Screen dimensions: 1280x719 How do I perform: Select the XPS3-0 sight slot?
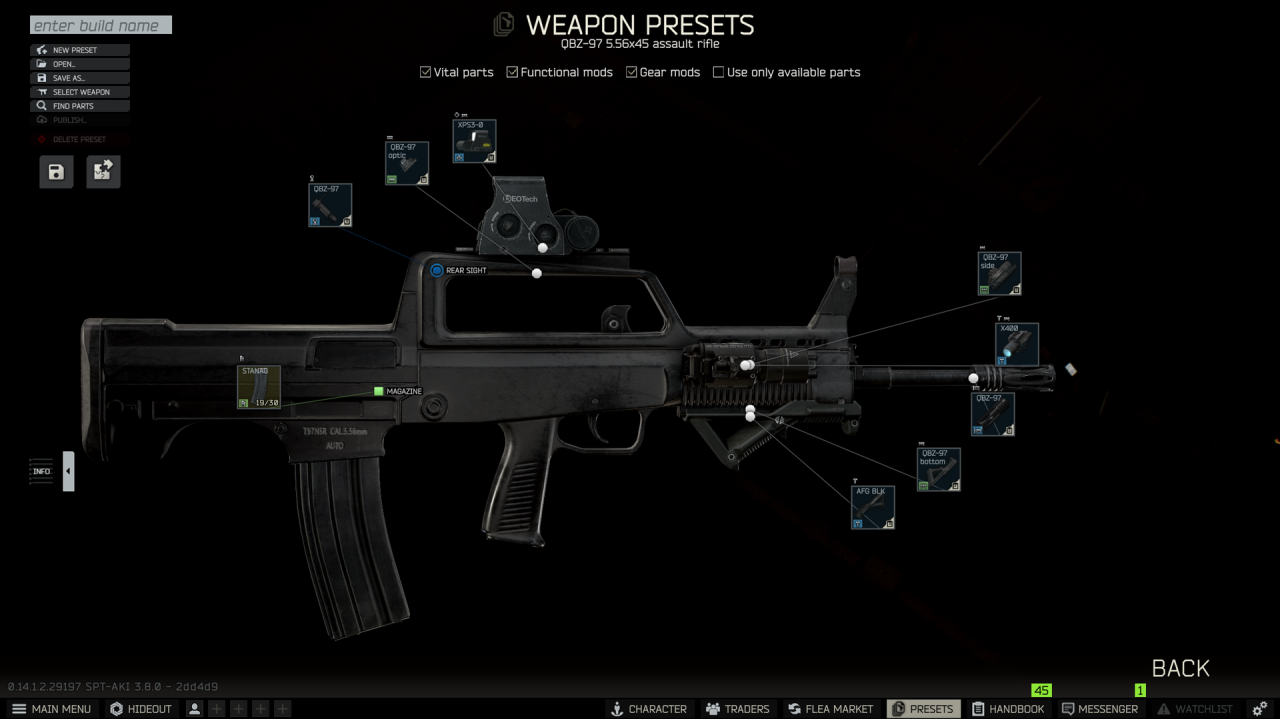click(474, 141)
